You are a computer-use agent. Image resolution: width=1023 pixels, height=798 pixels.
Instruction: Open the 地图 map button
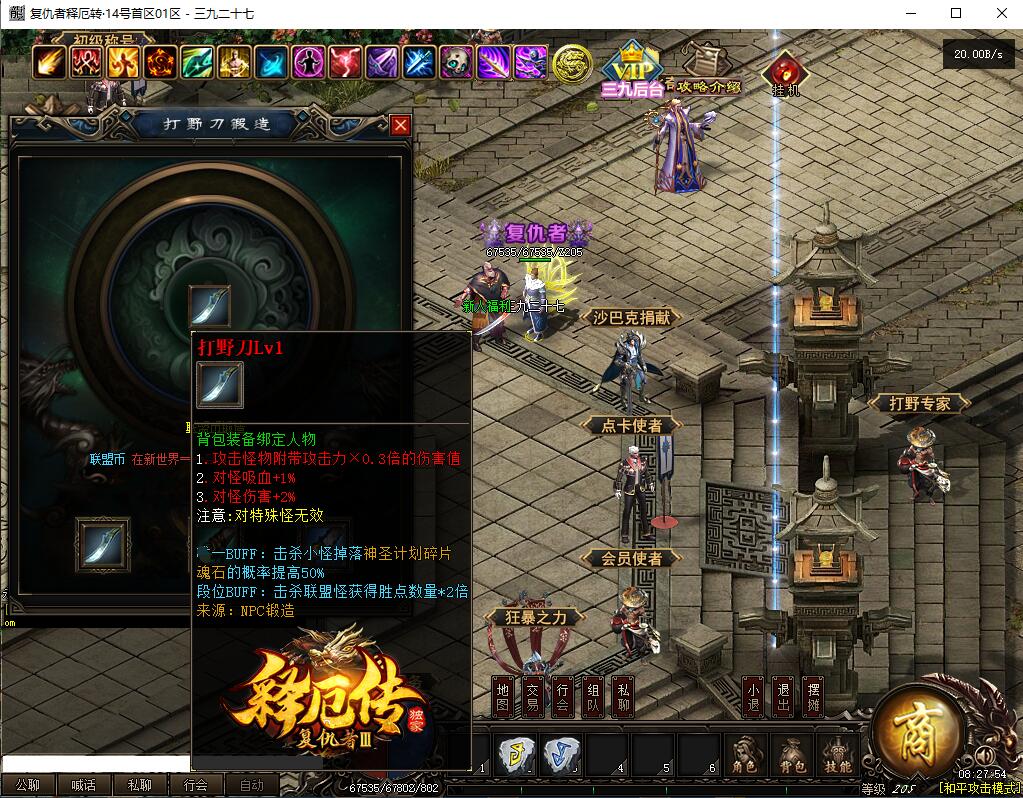click(503, 696)
